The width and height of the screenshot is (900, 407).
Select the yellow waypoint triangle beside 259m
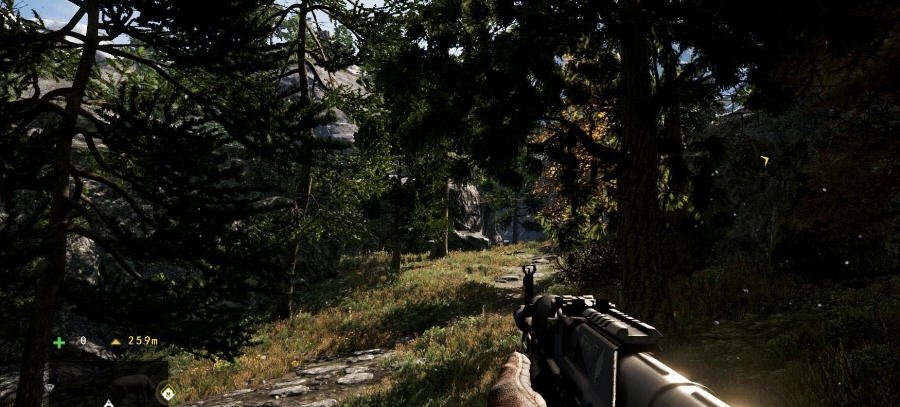tap(116, 342)
